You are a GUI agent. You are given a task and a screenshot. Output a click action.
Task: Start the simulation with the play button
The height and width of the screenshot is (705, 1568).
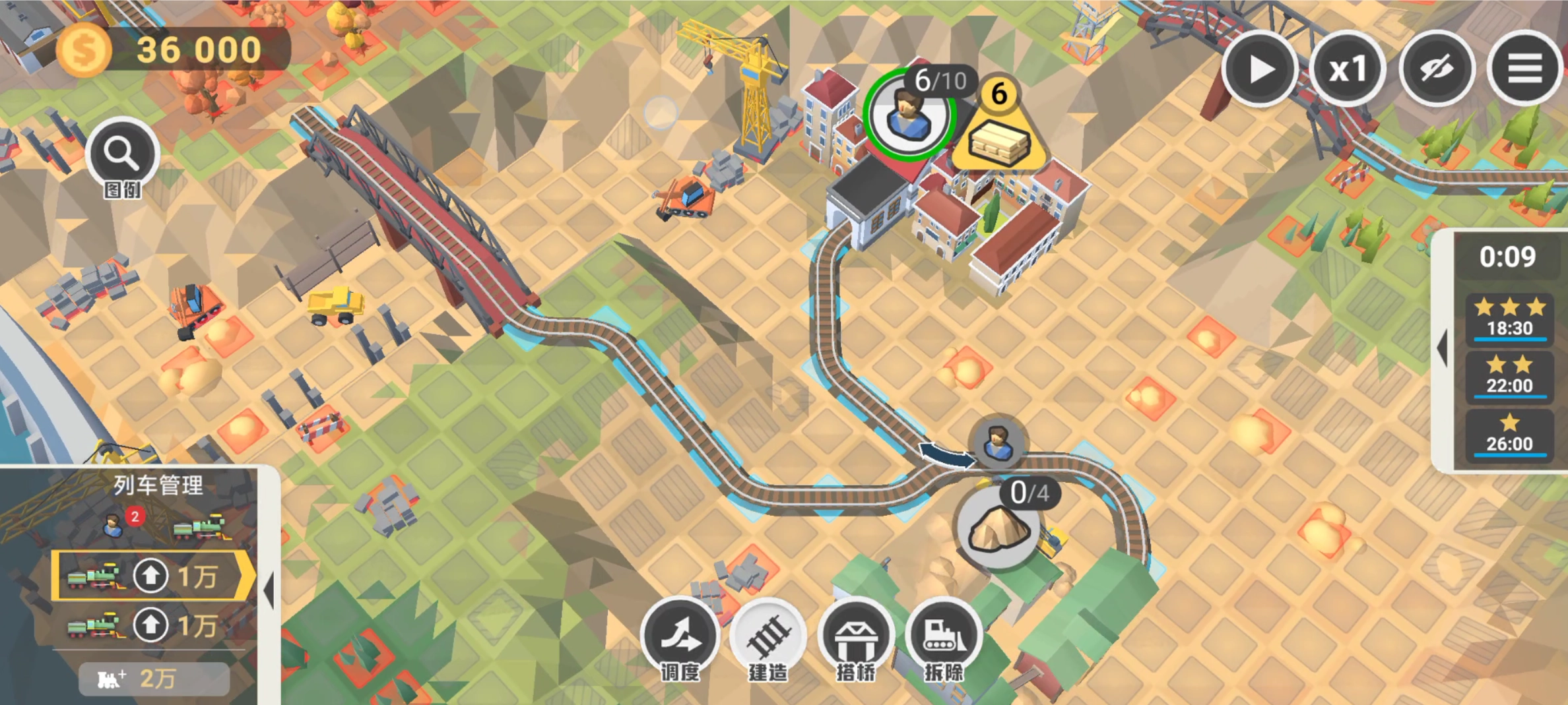click(1259, 69)
